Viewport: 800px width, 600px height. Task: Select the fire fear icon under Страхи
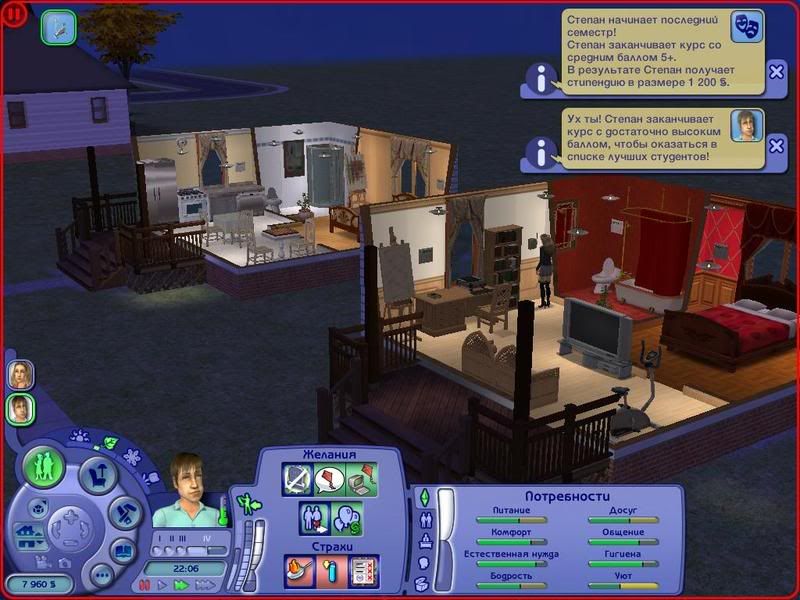(x=299, y=570)
